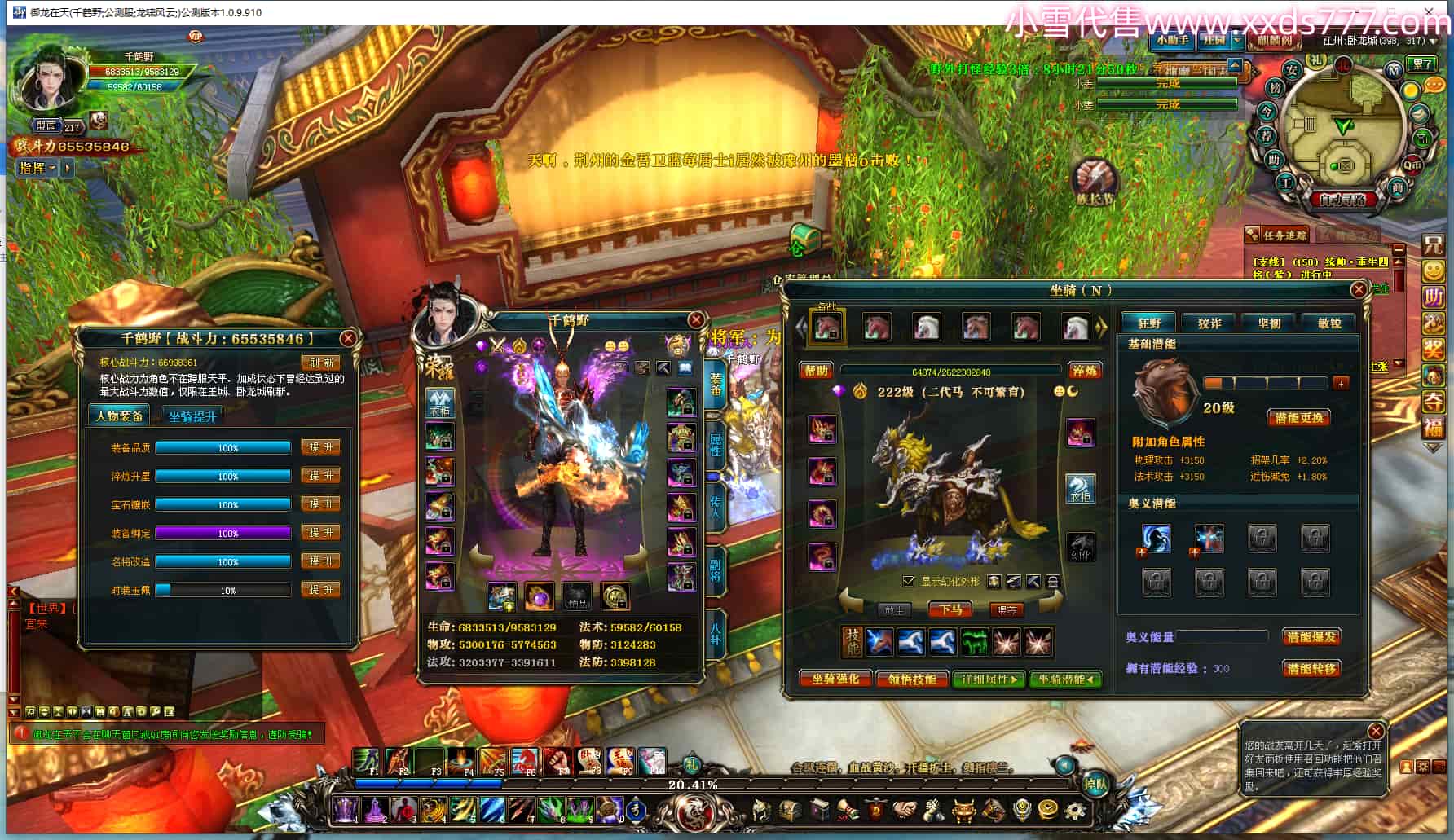
Task: Click the 领悟技能 button
Action: 912,679
